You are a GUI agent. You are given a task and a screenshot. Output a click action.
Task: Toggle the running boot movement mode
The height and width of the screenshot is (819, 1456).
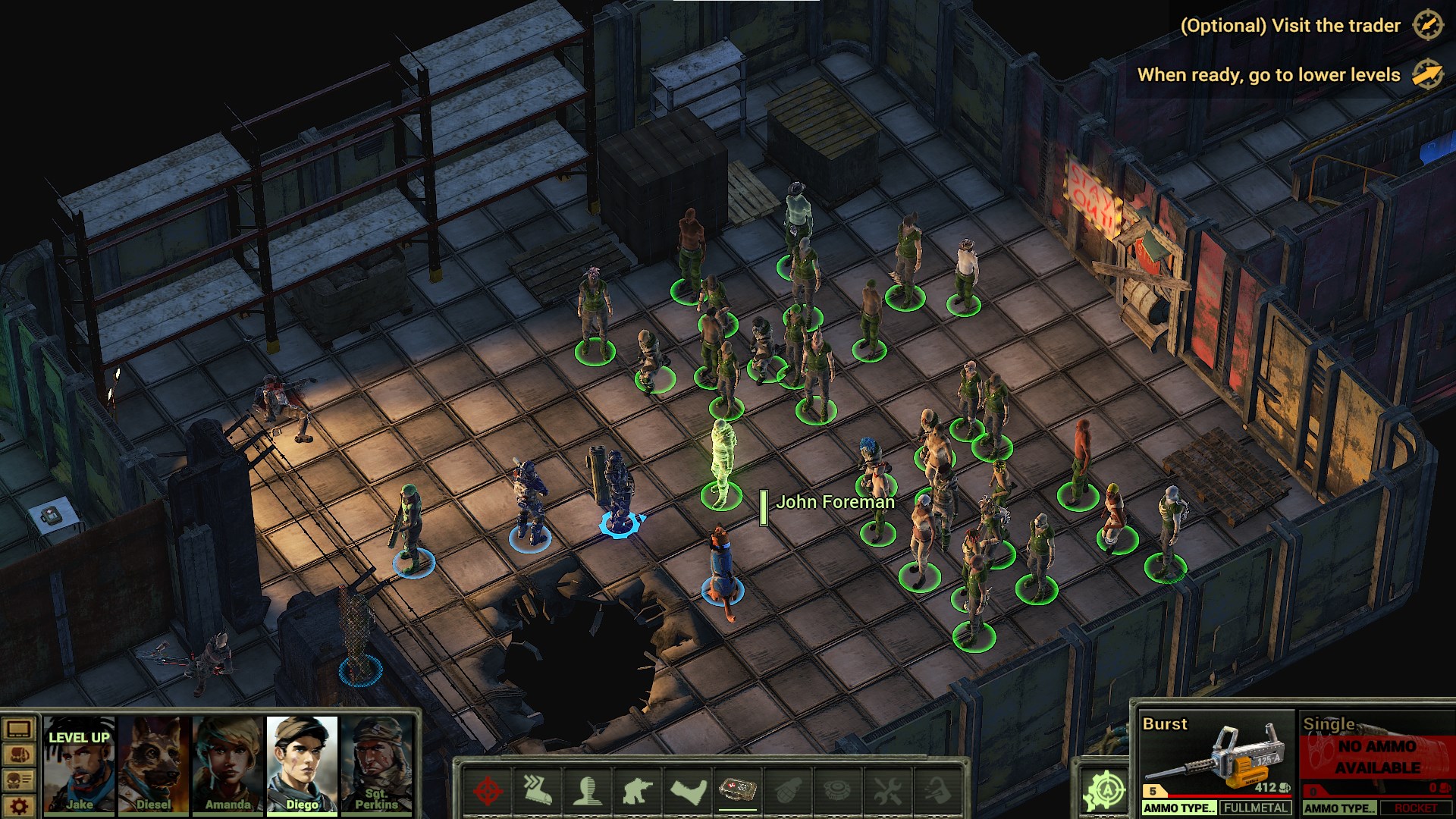coord(537,791)
